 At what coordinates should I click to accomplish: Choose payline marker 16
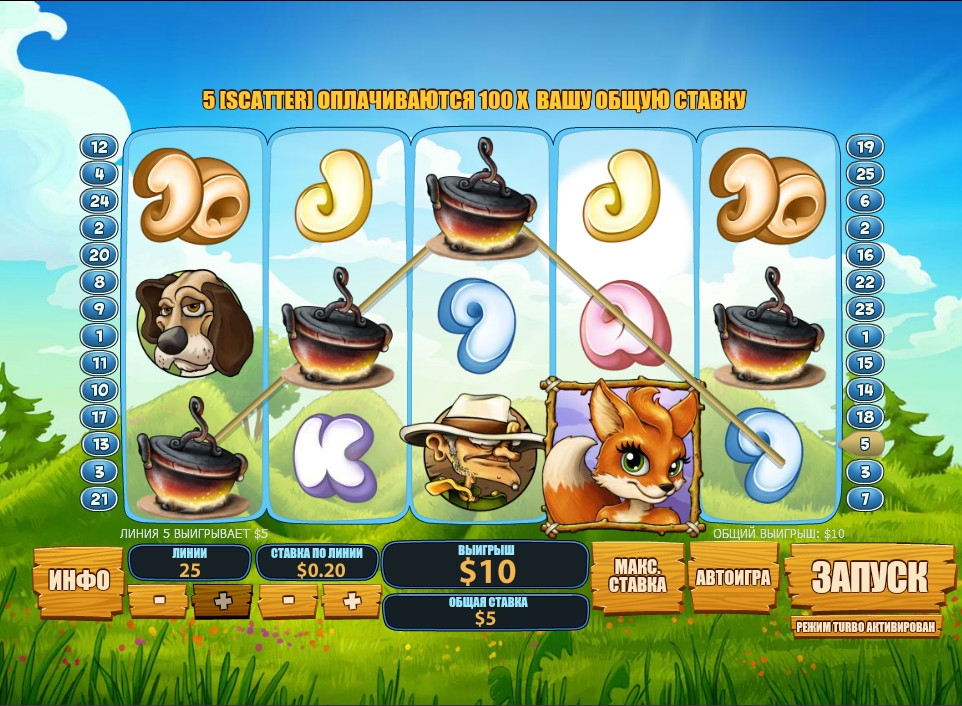coord(866,255)
